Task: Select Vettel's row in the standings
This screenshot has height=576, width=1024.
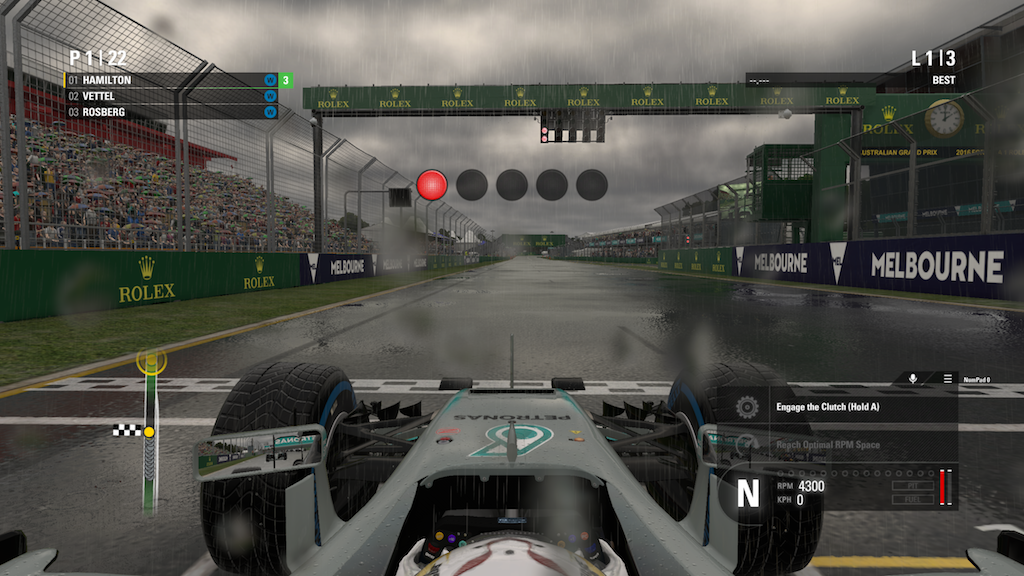Action: point(170,96)
